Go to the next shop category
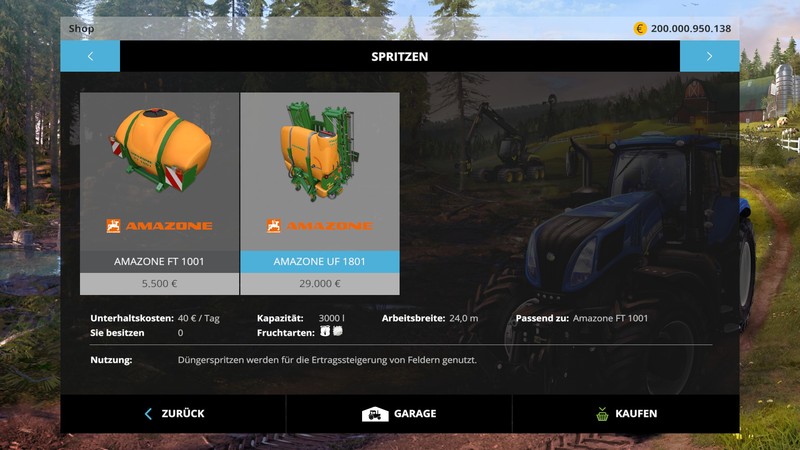This screenshot has width=800, height=450. [709, 56]
